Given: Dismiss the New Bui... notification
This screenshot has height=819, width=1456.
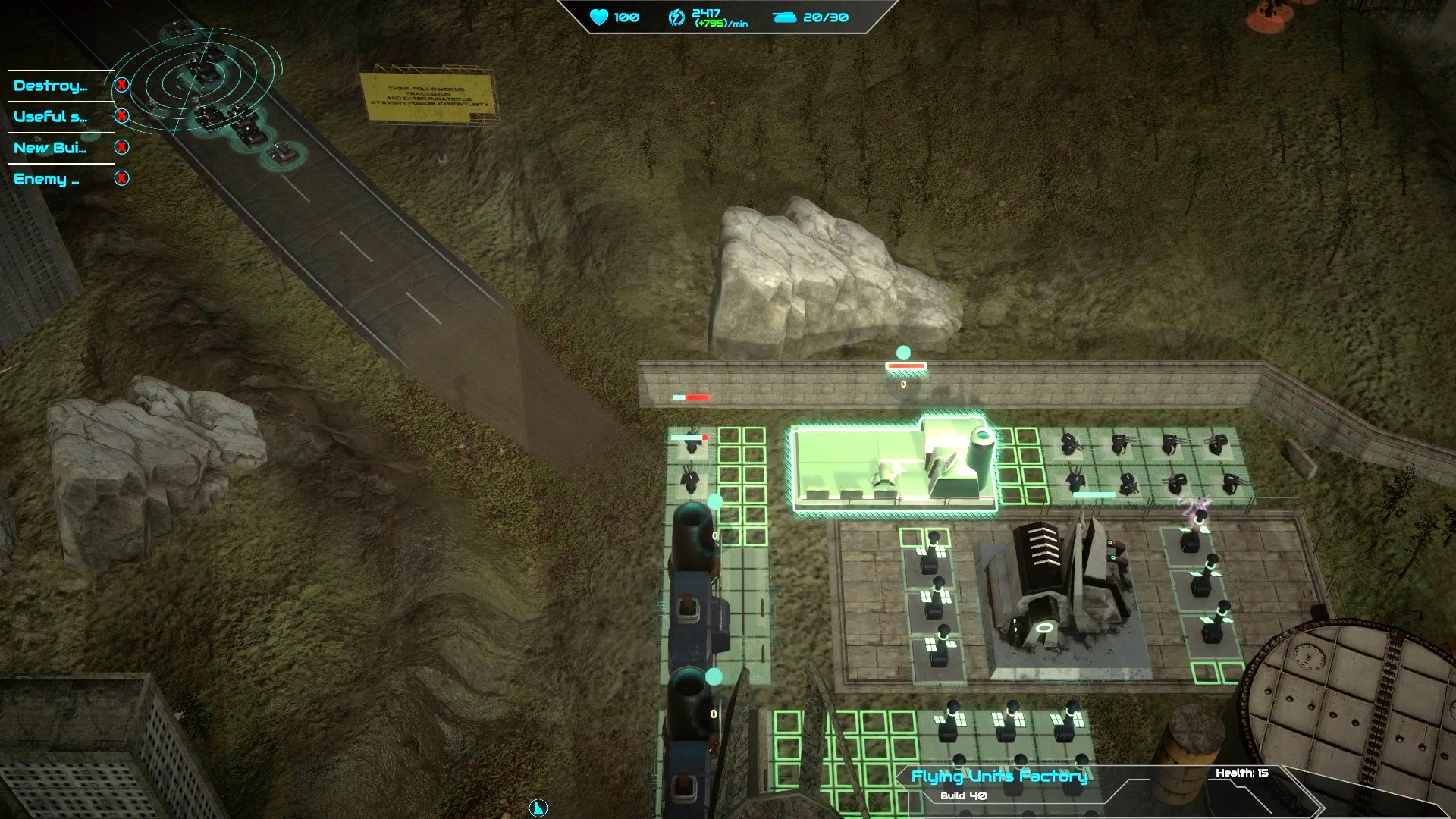Looking at the screenshot, I should click(121, 147).
